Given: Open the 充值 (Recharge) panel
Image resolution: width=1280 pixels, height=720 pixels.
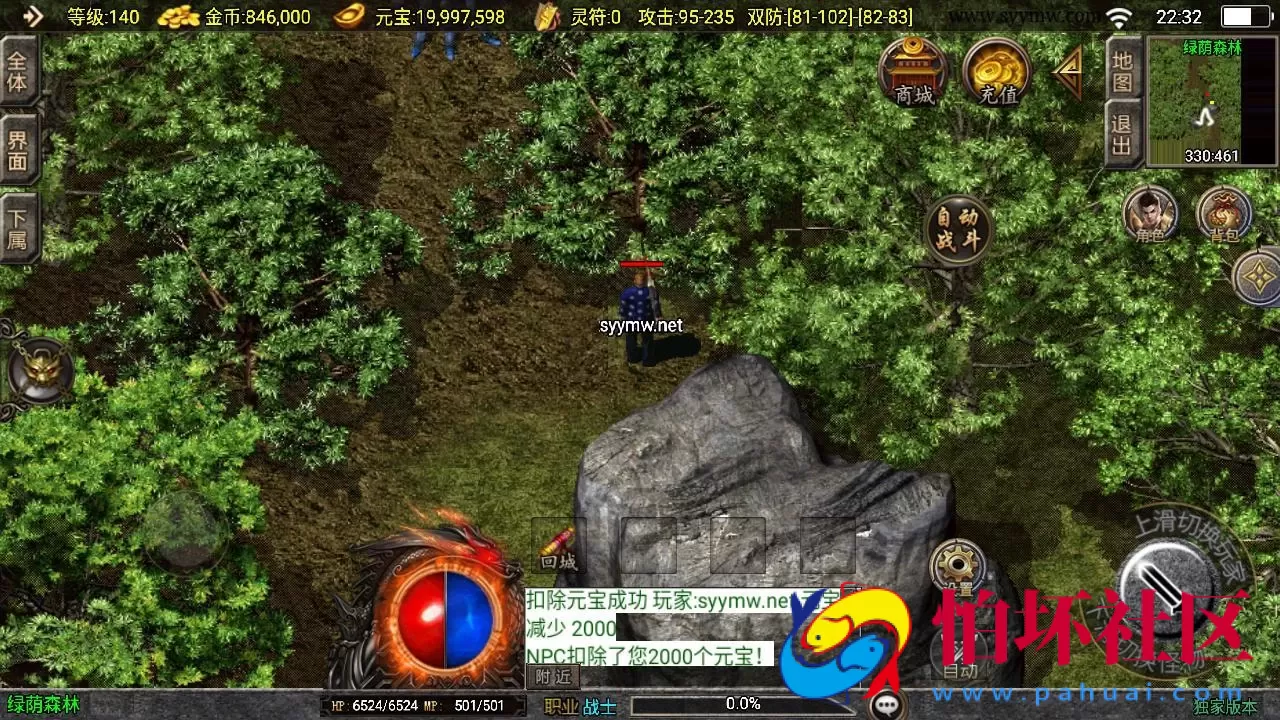Looking at the screenshot, I should point(996,75).
